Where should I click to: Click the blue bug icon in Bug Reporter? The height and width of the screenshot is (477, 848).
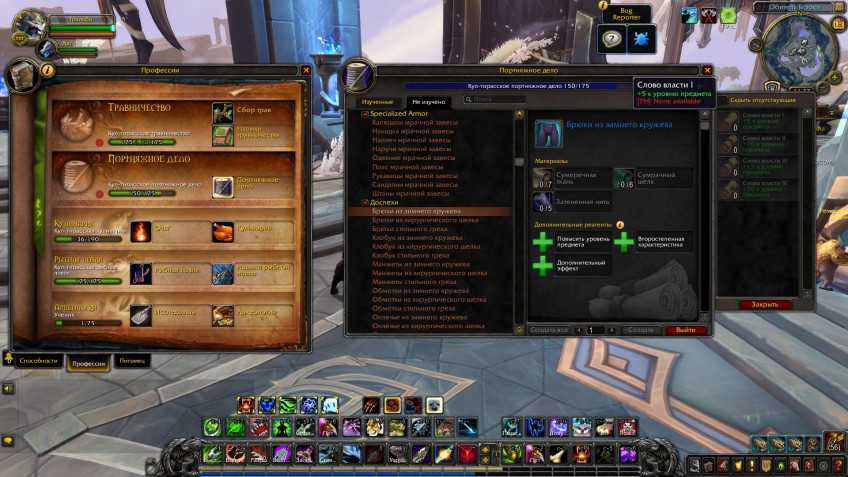pyautogui.click(x=641, y=42)
